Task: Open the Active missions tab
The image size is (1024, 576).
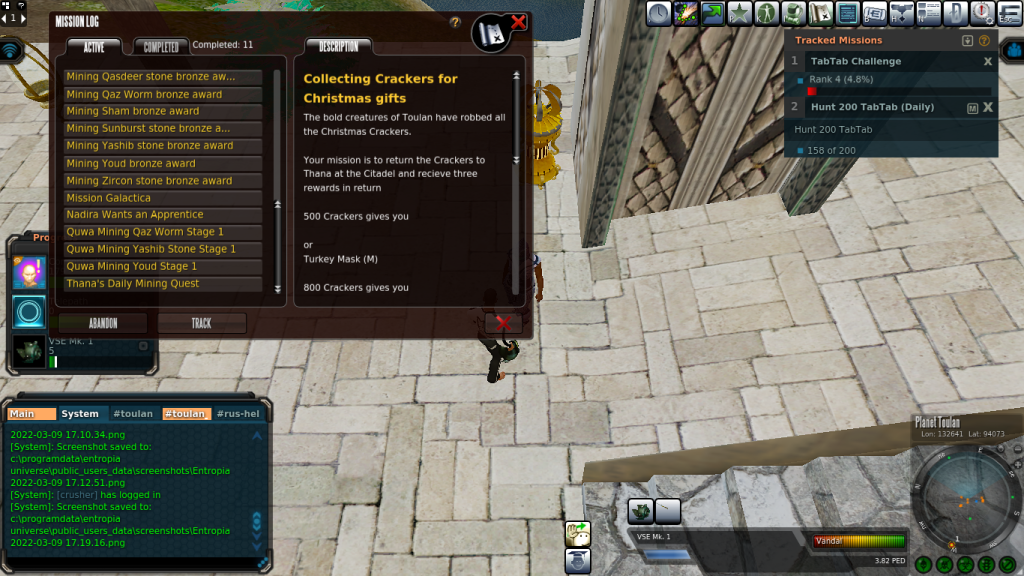Action: point(93,47)
